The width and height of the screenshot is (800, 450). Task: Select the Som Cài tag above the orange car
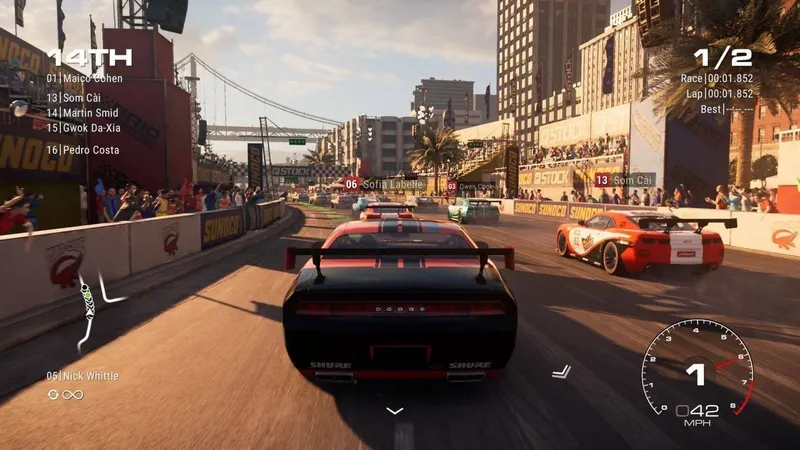click(623, 180)
